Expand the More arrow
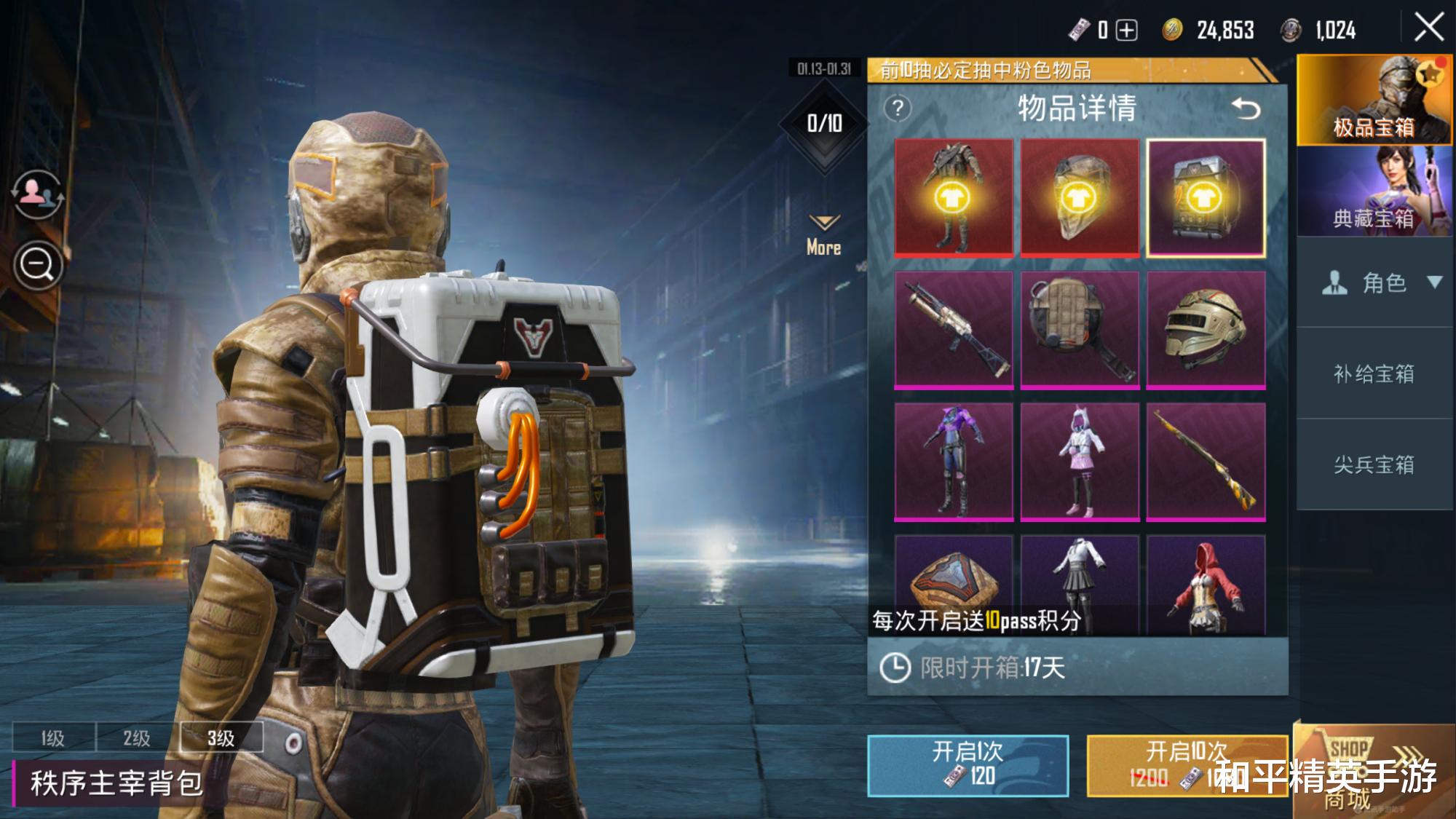The width and height of the screenshot is (1456, 819). [x=823, y=234]
